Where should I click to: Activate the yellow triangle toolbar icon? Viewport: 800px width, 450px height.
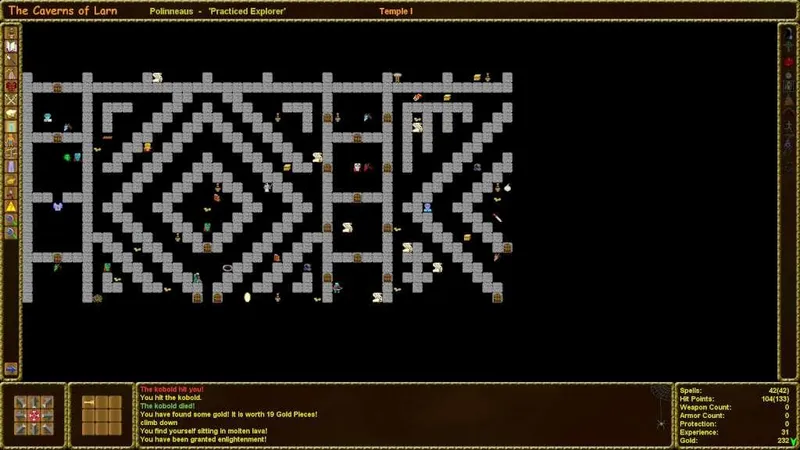pyautogui.click(x=11, y=205)
